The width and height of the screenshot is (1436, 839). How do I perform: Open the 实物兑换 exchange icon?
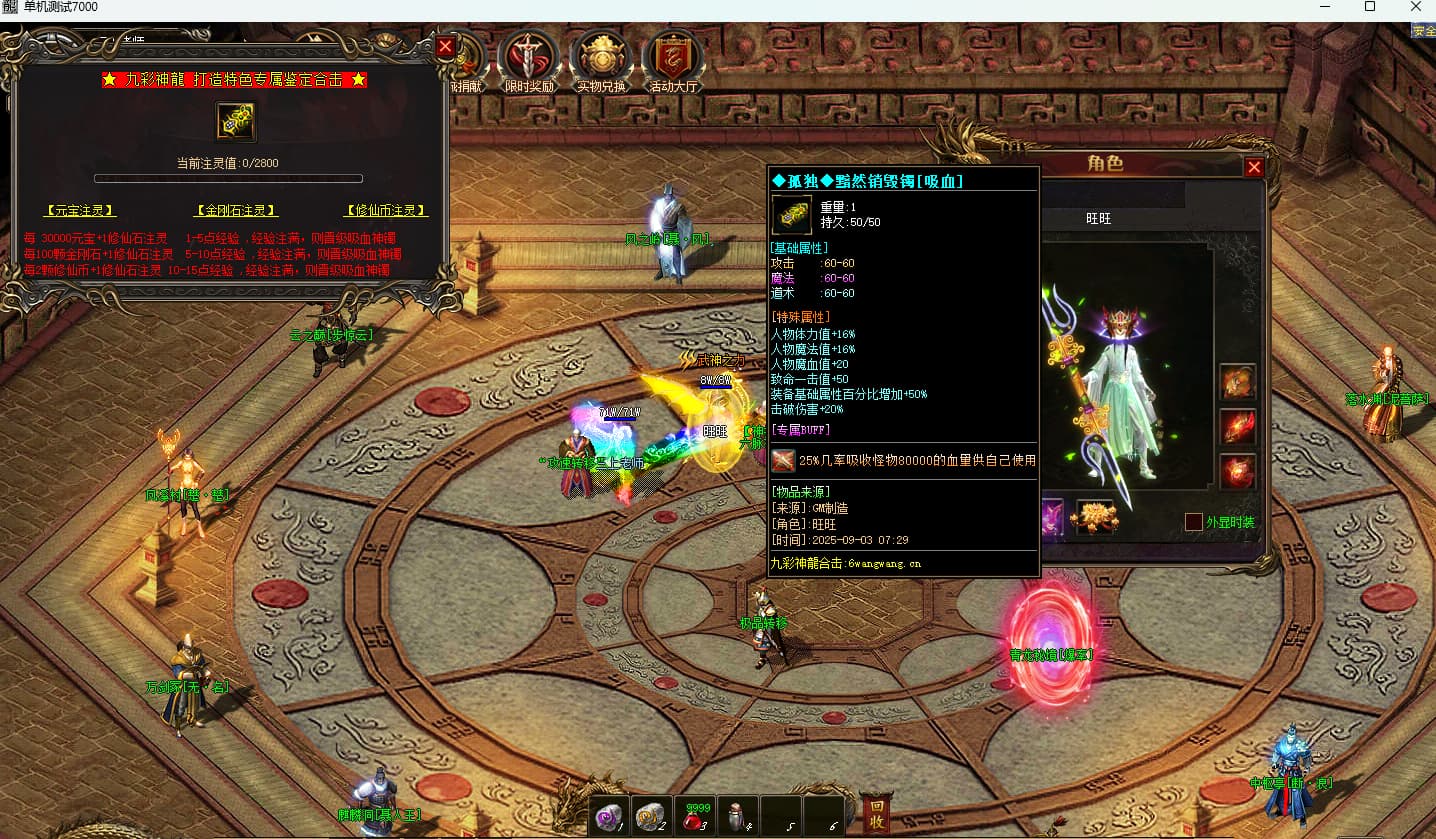tap(600, 62)
